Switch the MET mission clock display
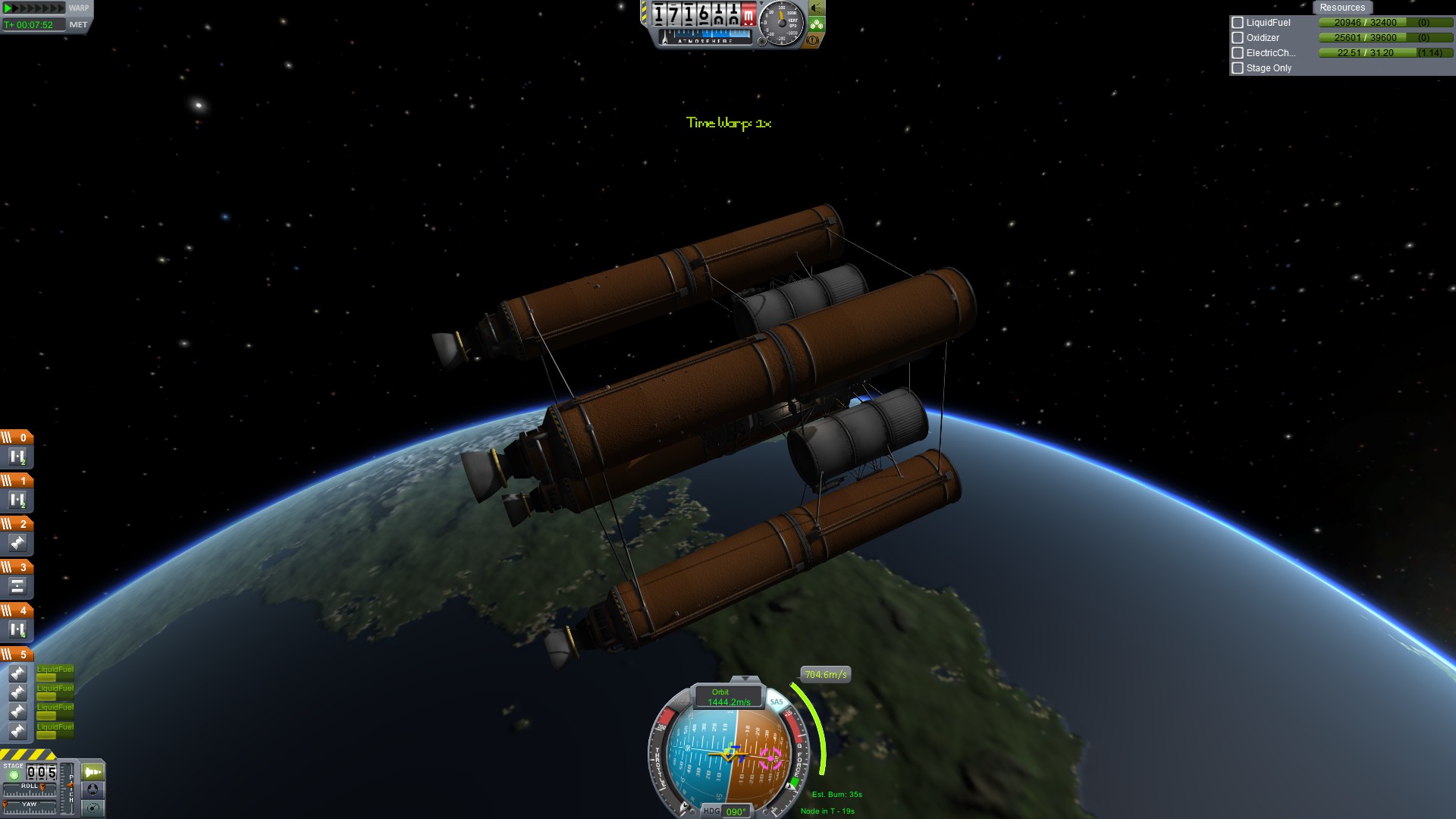The width and height of the screenshot is (1456, 819). click(x=78, y=25)
